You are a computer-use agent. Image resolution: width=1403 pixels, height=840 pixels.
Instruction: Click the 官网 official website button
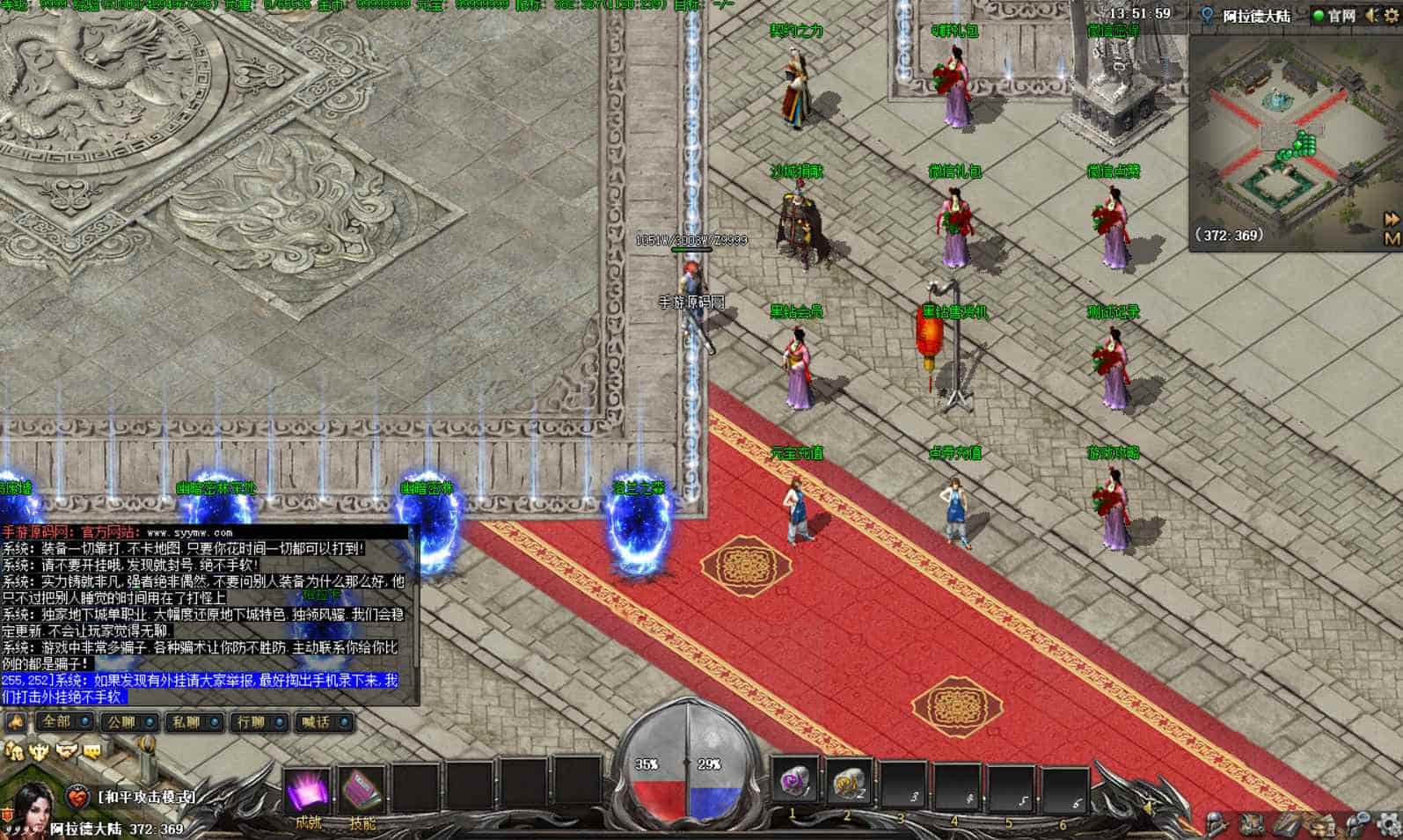[1334, 16]
